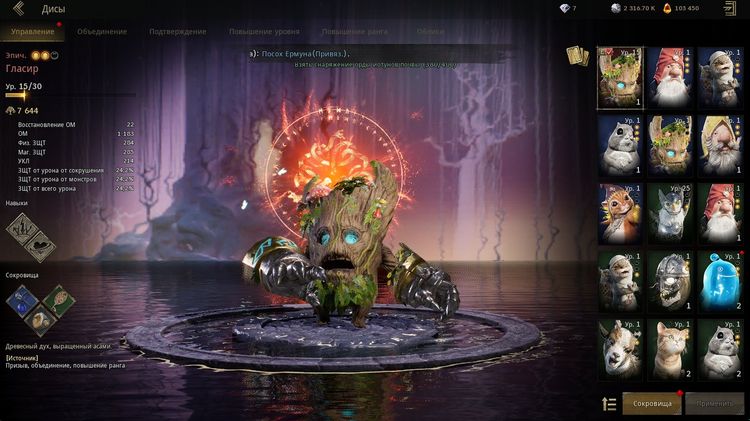Select the blue gem treasure slot
This screenshot has width=750, height=421.
point(22,301)
